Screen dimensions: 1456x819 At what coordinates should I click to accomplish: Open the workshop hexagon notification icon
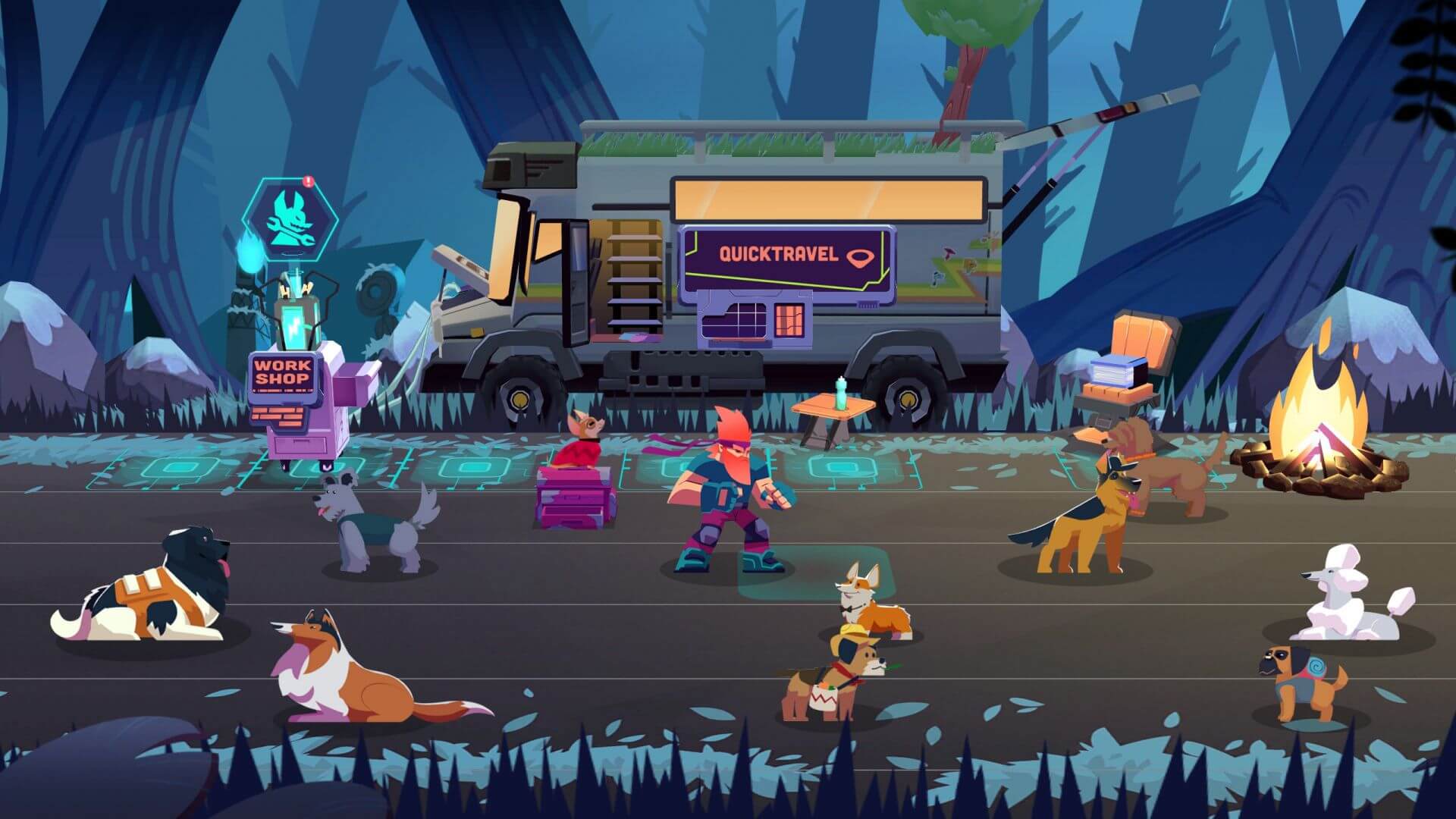pos(289,218)
